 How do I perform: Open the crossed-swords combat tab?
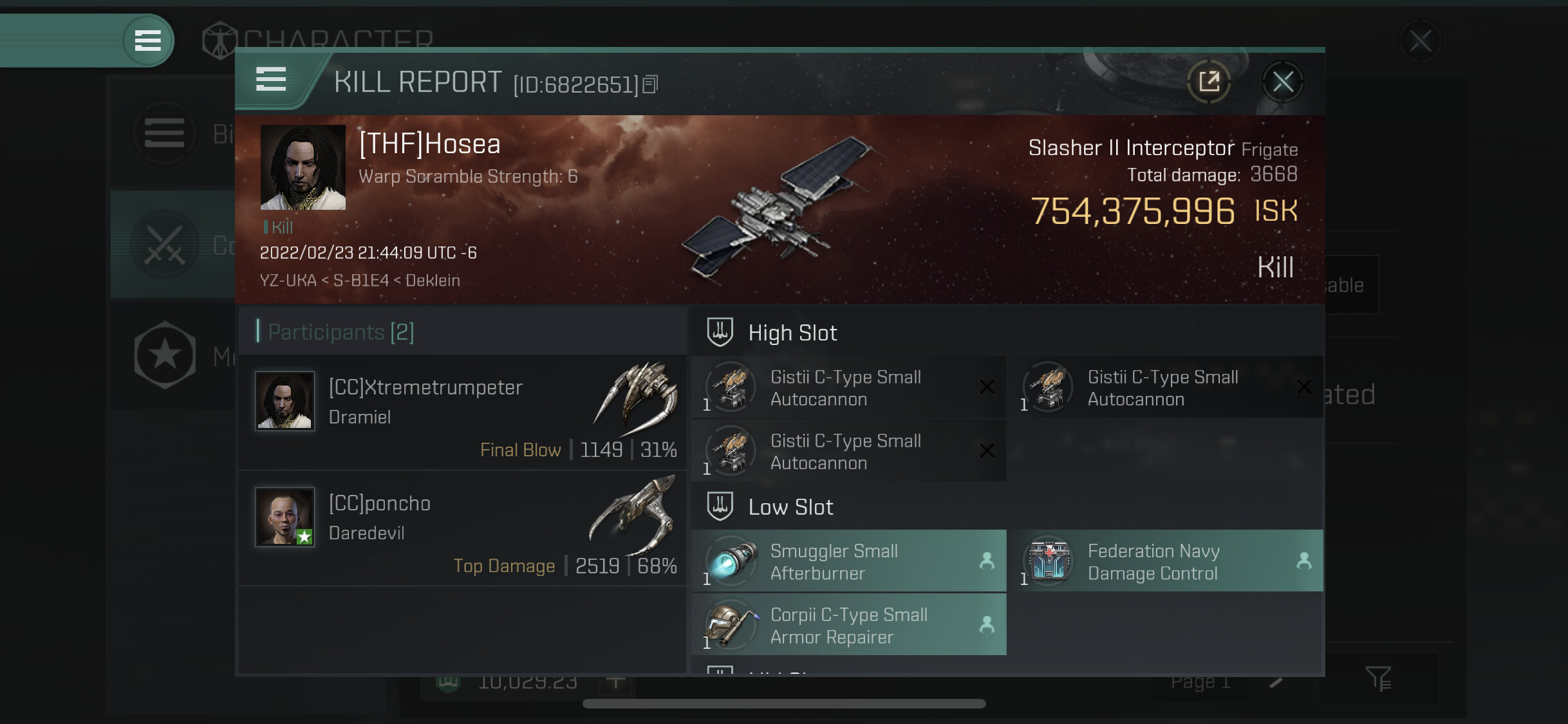(x=165, y=245)
